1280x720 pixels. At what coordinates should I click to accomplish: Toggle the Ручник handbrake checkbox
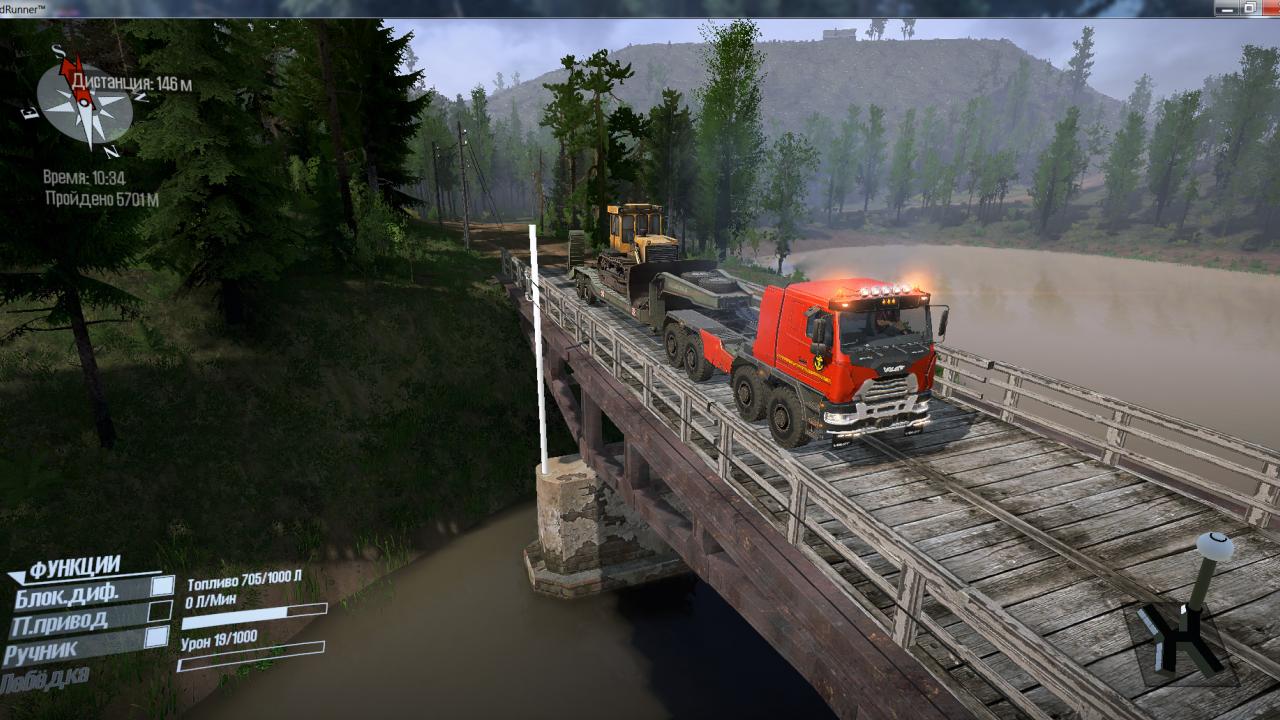[x=156, y=637]
